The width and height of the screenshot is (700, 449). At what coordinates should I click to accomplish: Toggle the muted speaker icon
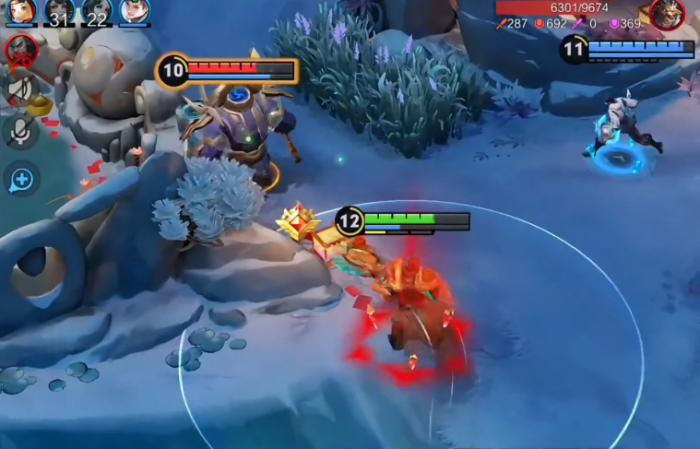tap(21, 89)
